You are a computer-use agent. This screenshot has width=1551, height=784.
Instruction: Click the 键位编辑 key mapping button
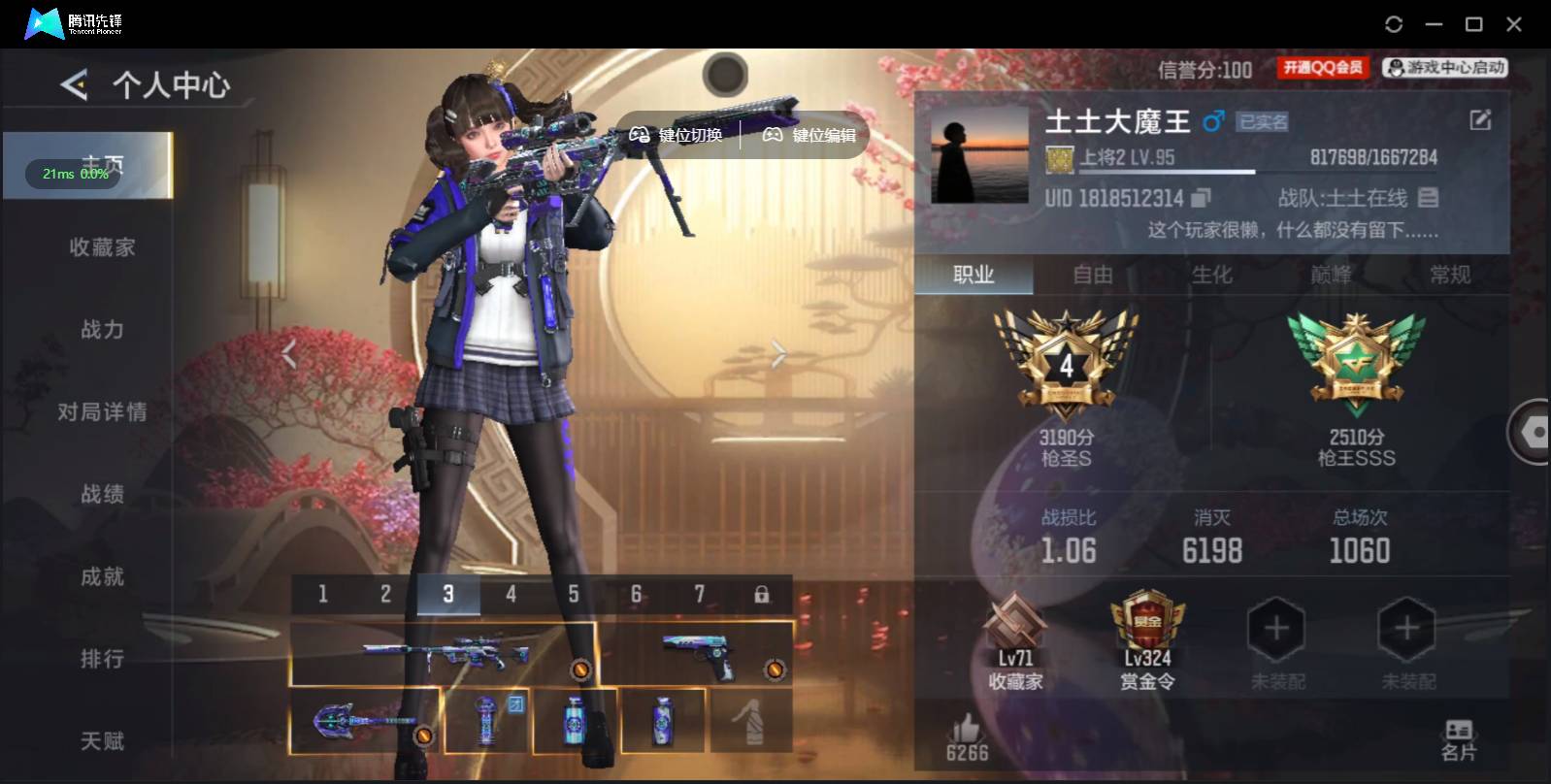coord(807,135)
